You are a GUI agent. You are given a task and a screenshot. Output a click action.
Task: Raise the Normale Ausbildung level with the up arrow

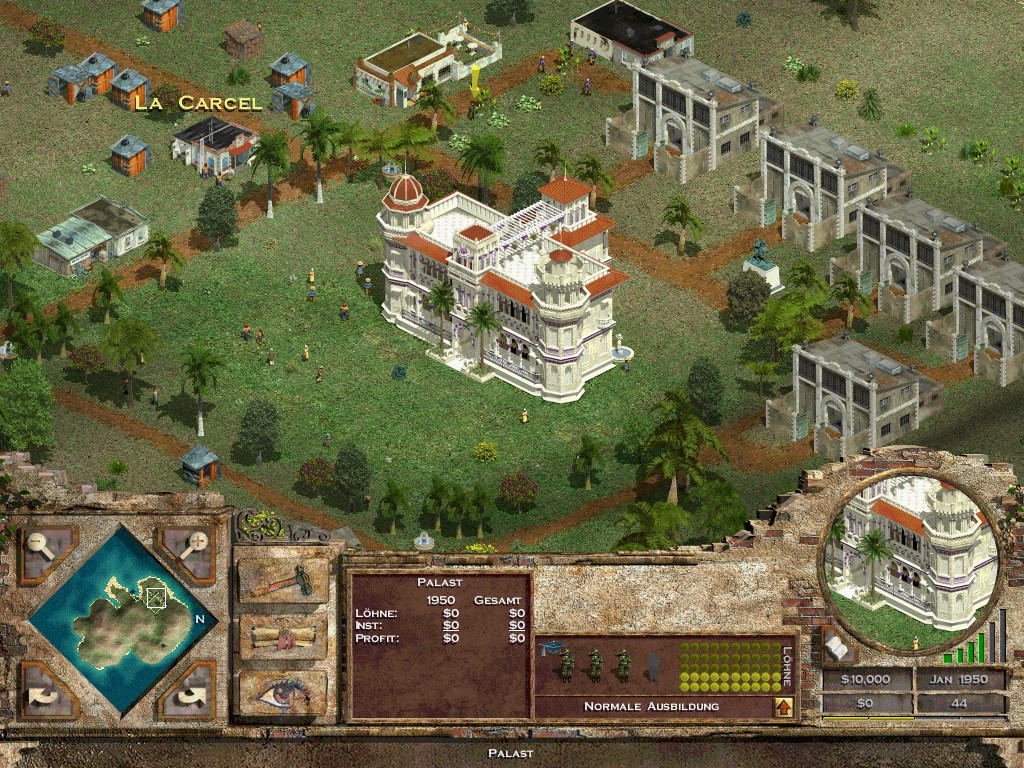784,707
